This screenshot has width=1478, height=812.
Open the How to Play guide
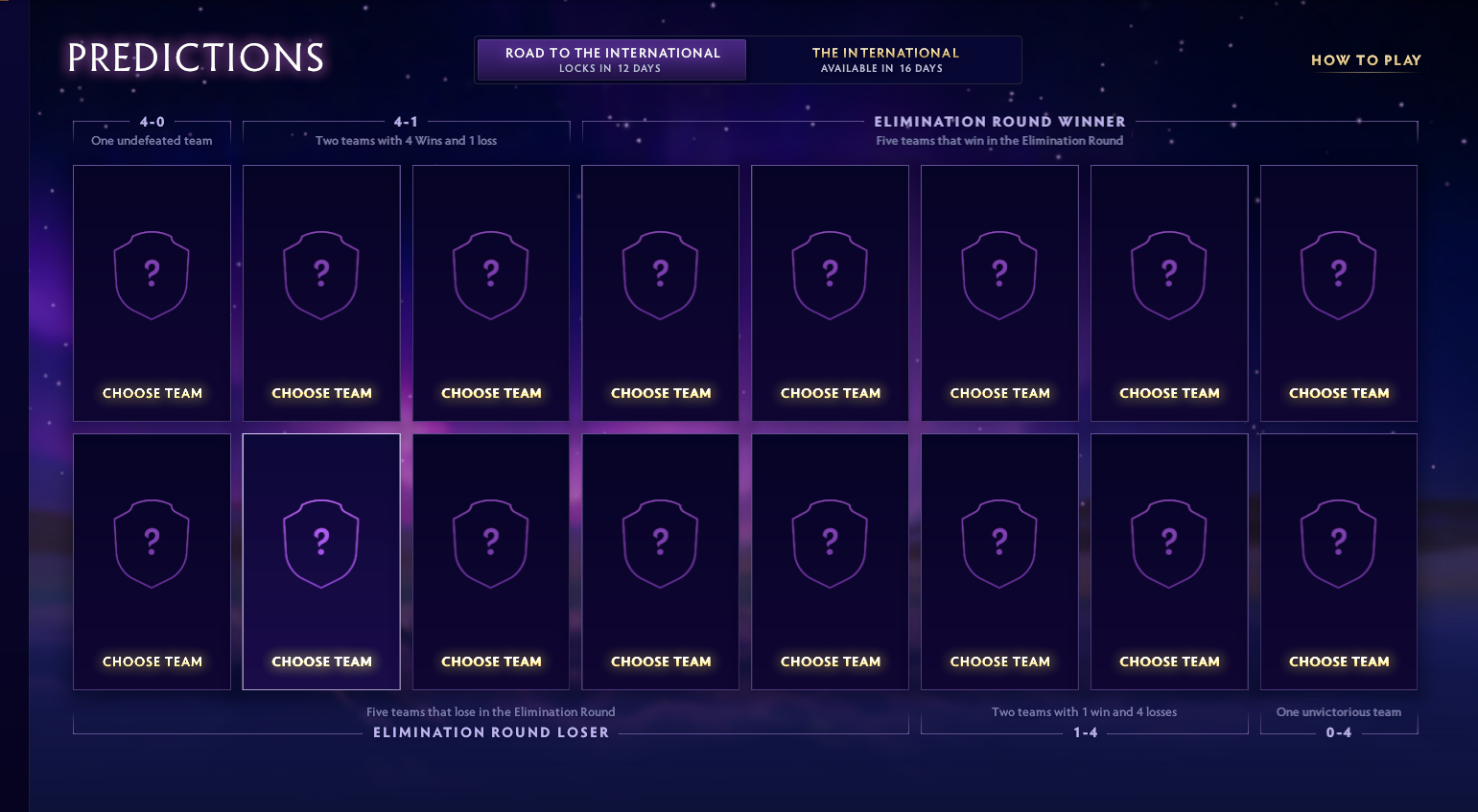click(x=1365, y=60)
